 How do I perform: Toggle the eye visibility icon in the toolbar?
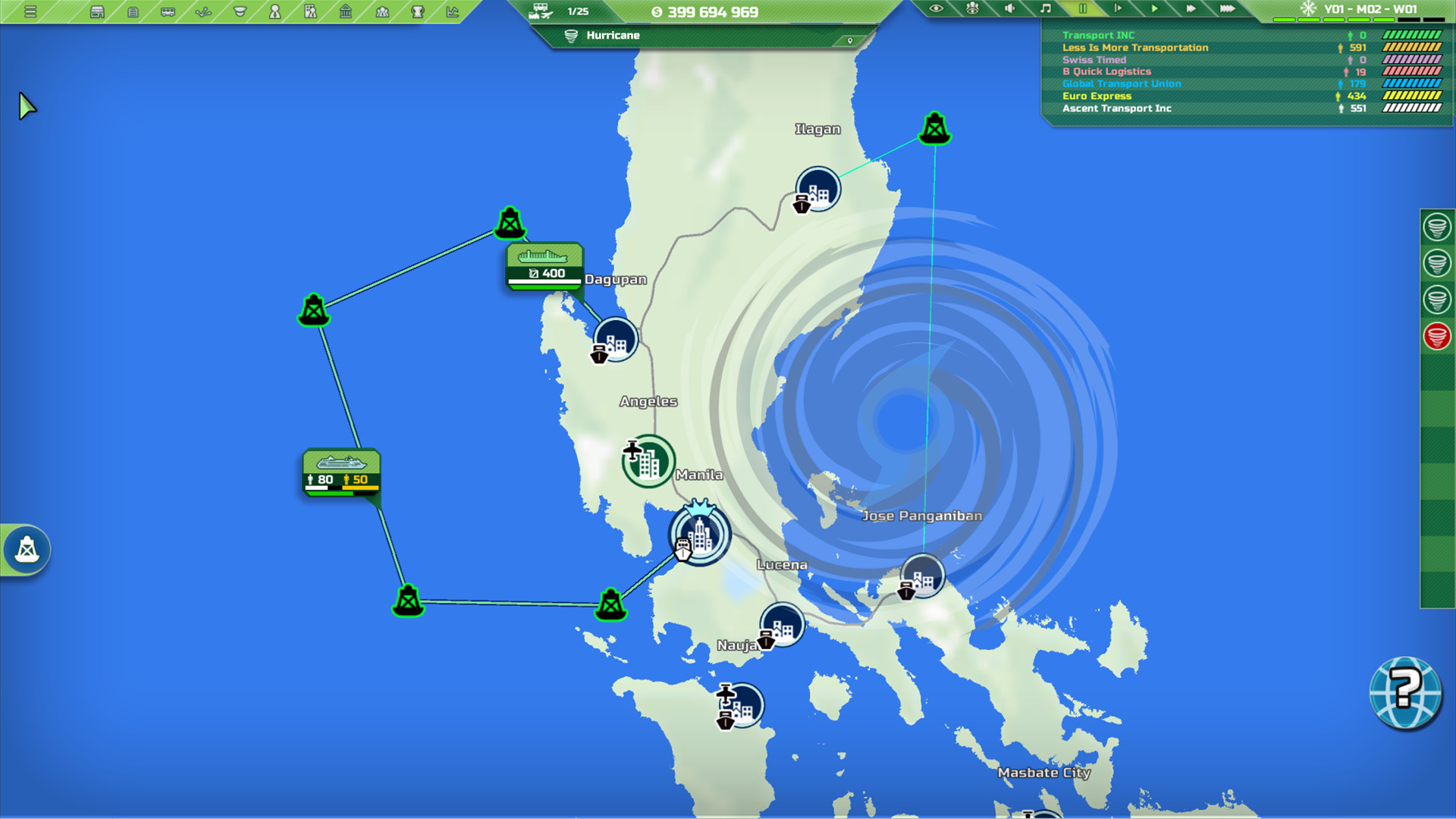(x=937, y=9)
